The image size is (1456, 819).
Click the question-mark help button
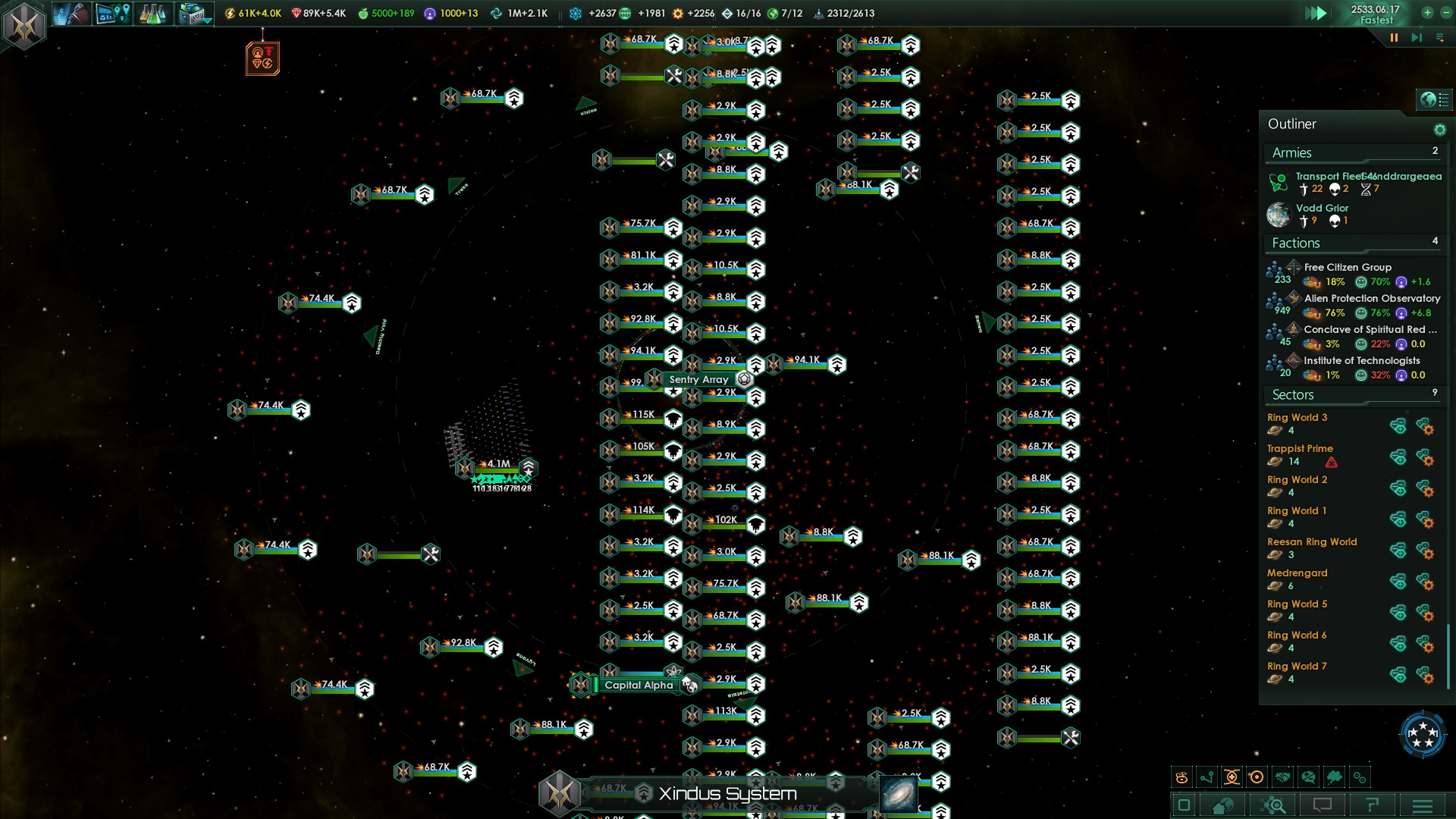coord(1372,804)
